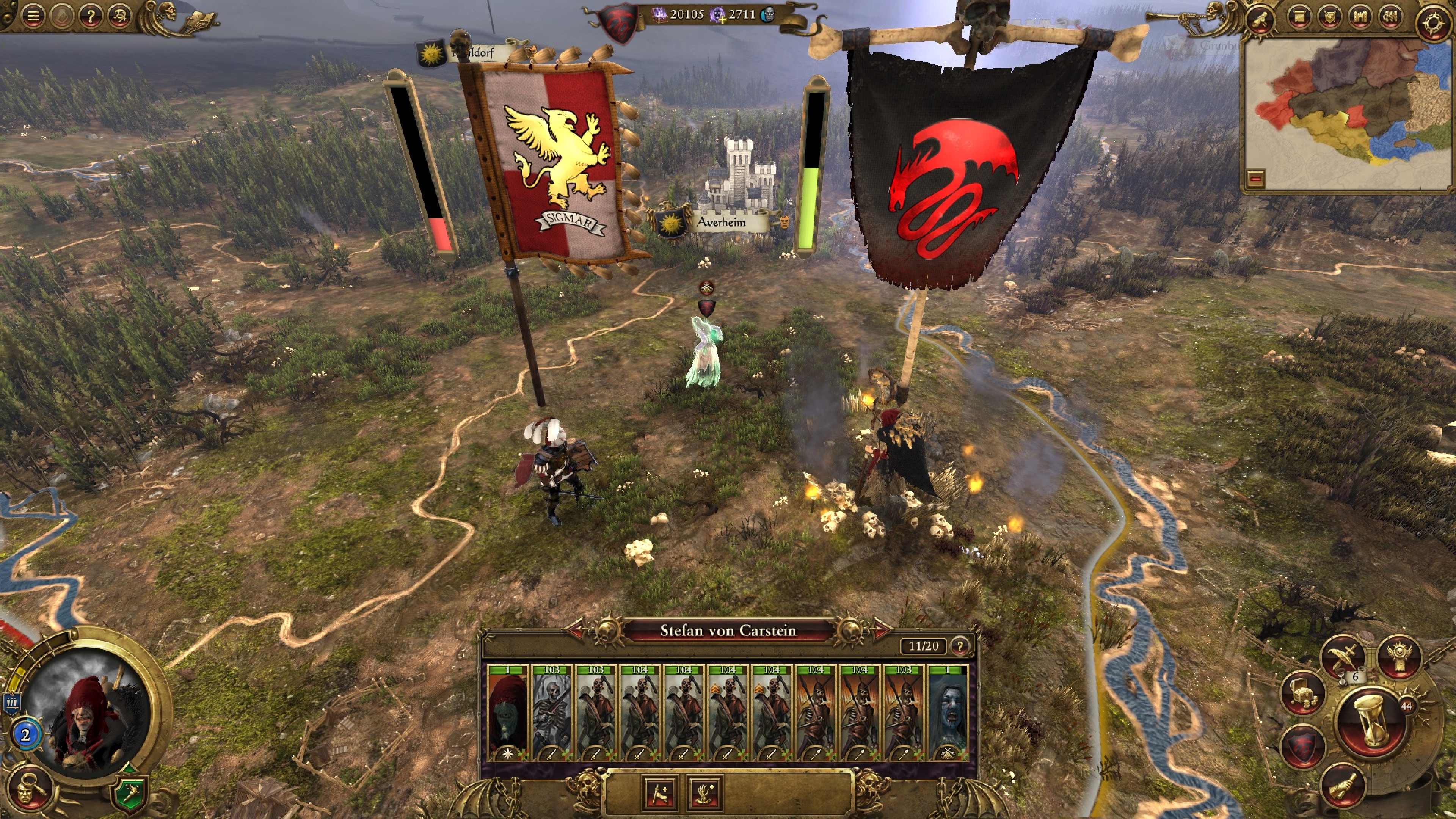The image size is (1456, 819).
Task: Click the raise dead button
Action: [x=705, y=792]
